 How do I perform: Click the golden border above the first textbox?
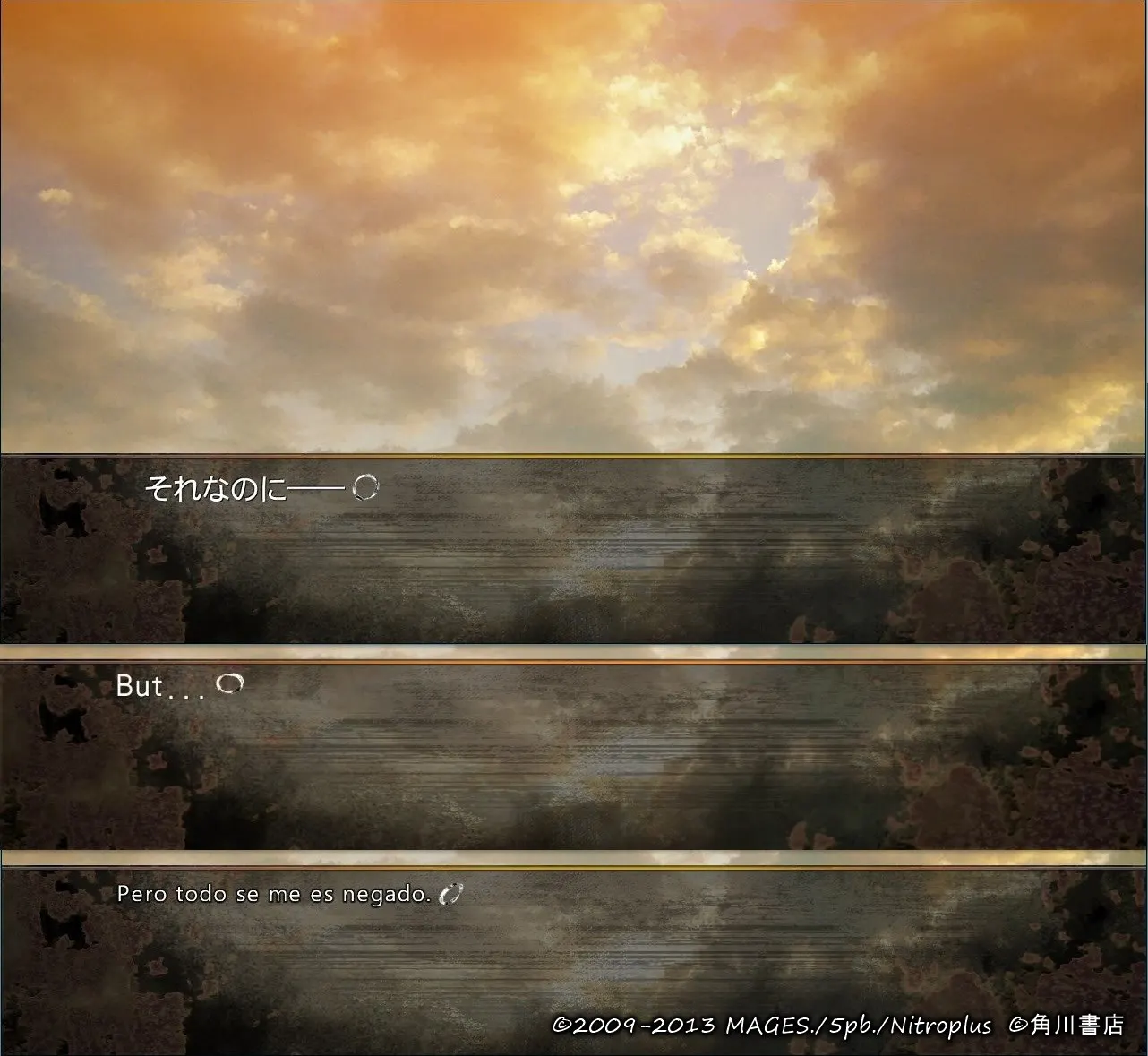pos(573,455)
